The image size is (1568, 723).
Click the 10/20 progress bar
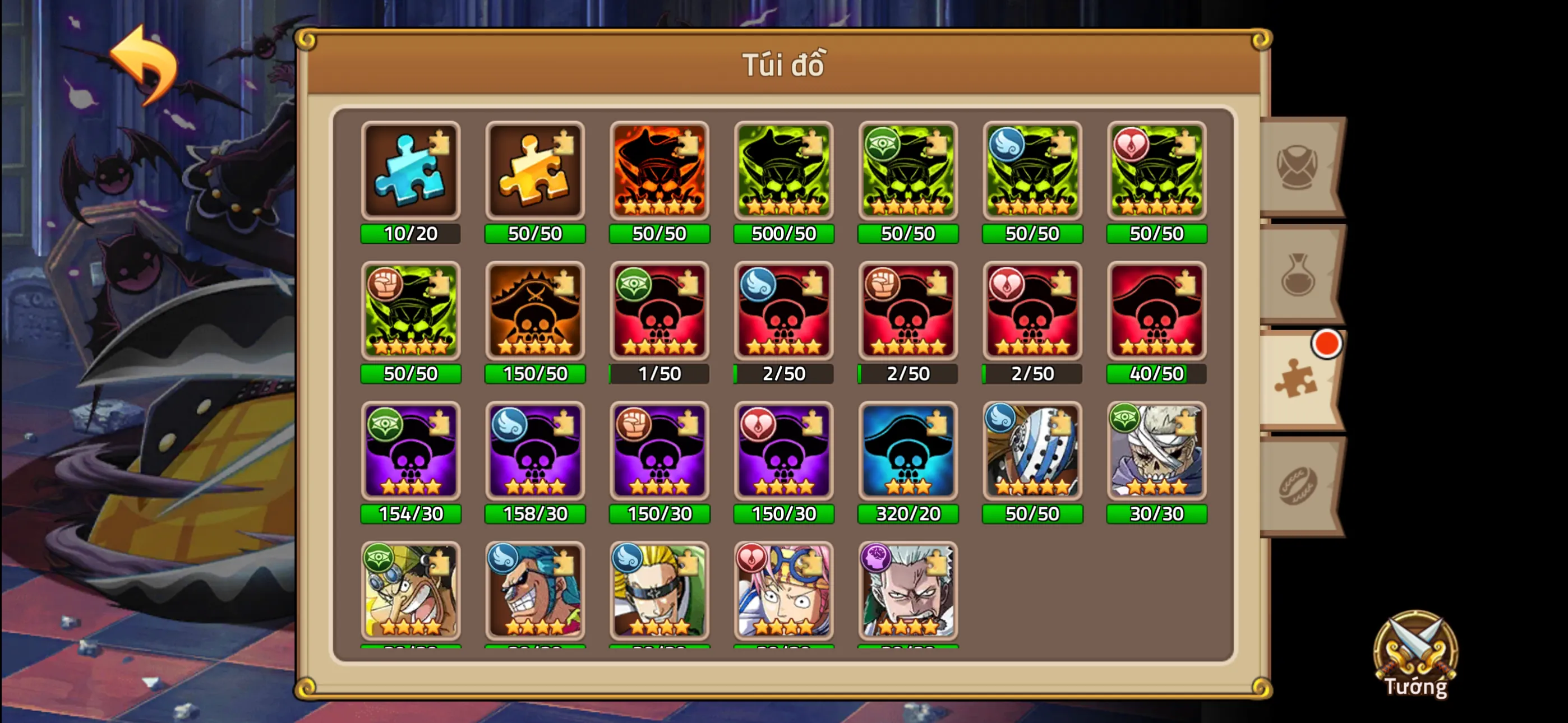pos(411,233)
